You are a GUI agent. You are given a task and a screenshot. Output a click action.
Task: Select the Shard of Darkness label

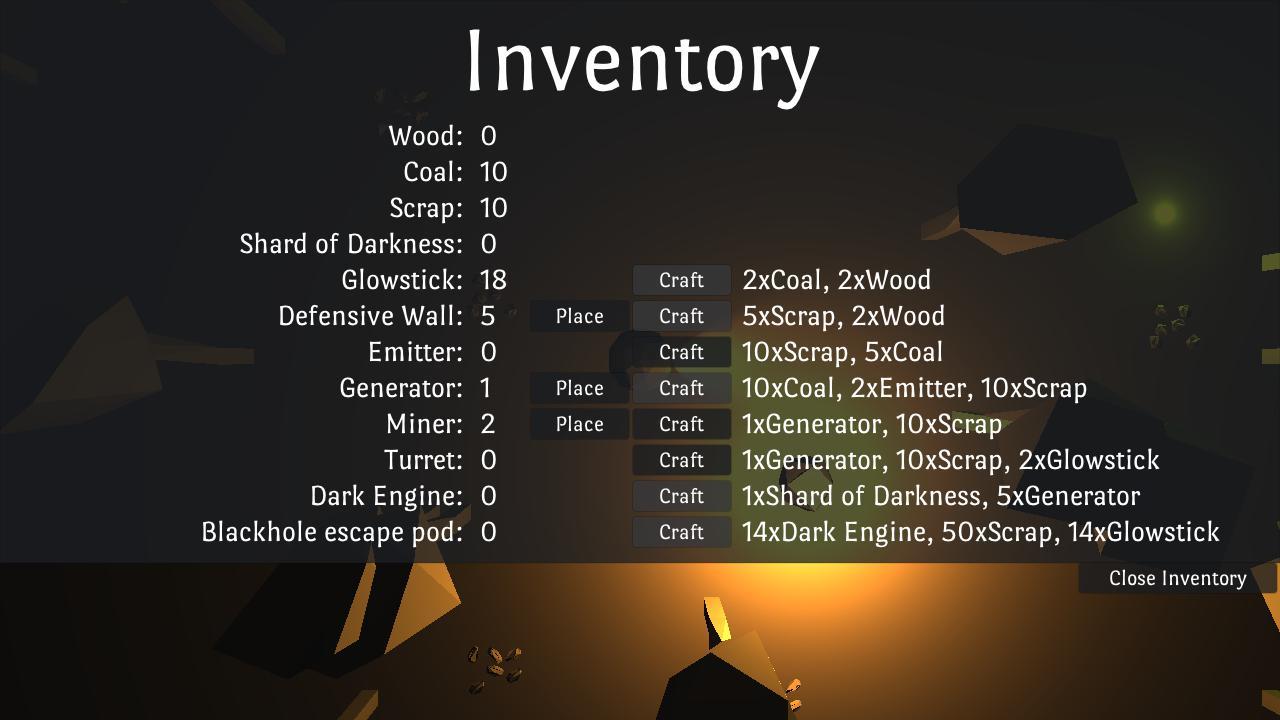click(351, 244)
